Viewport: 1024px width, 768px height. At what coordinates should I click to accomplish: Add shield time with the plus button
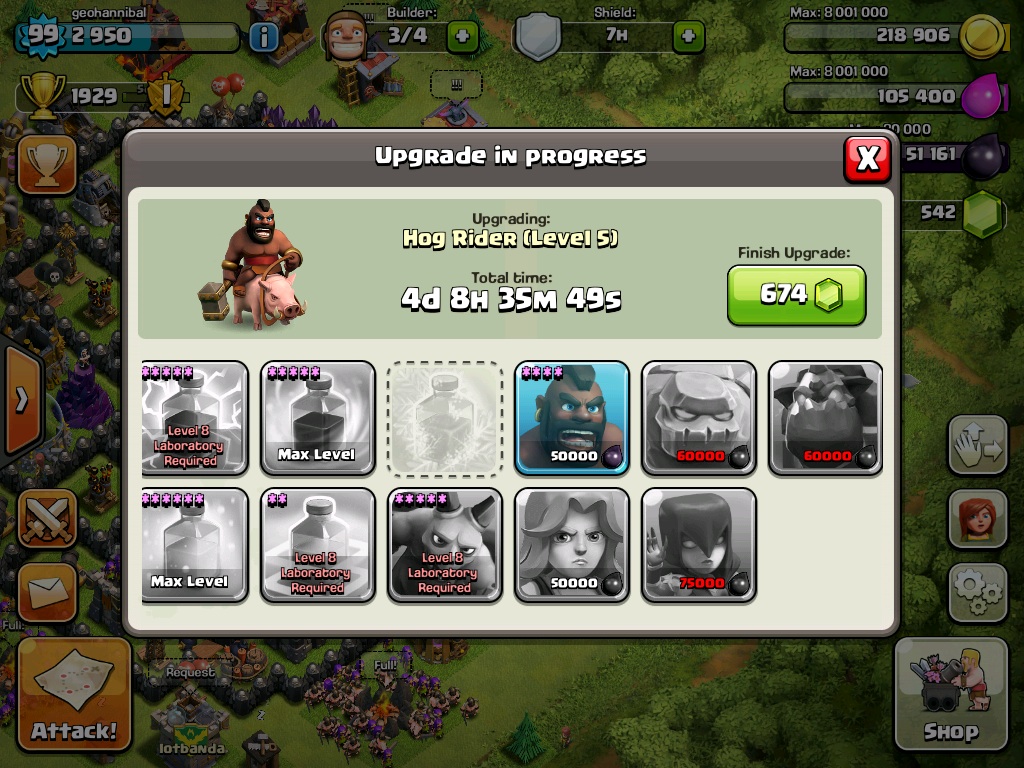coord(688,37)
